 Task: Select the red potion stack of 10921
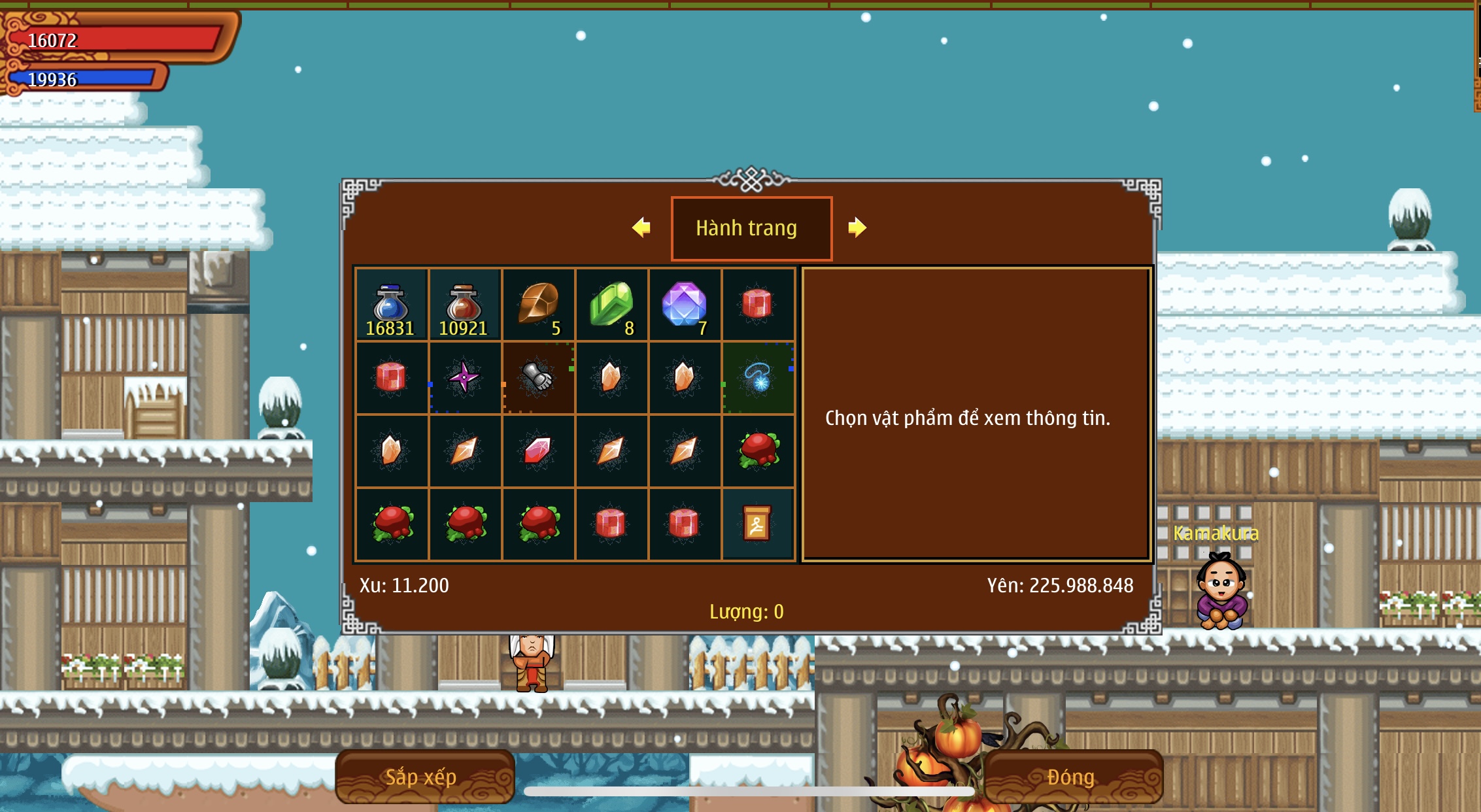point(464,305)
